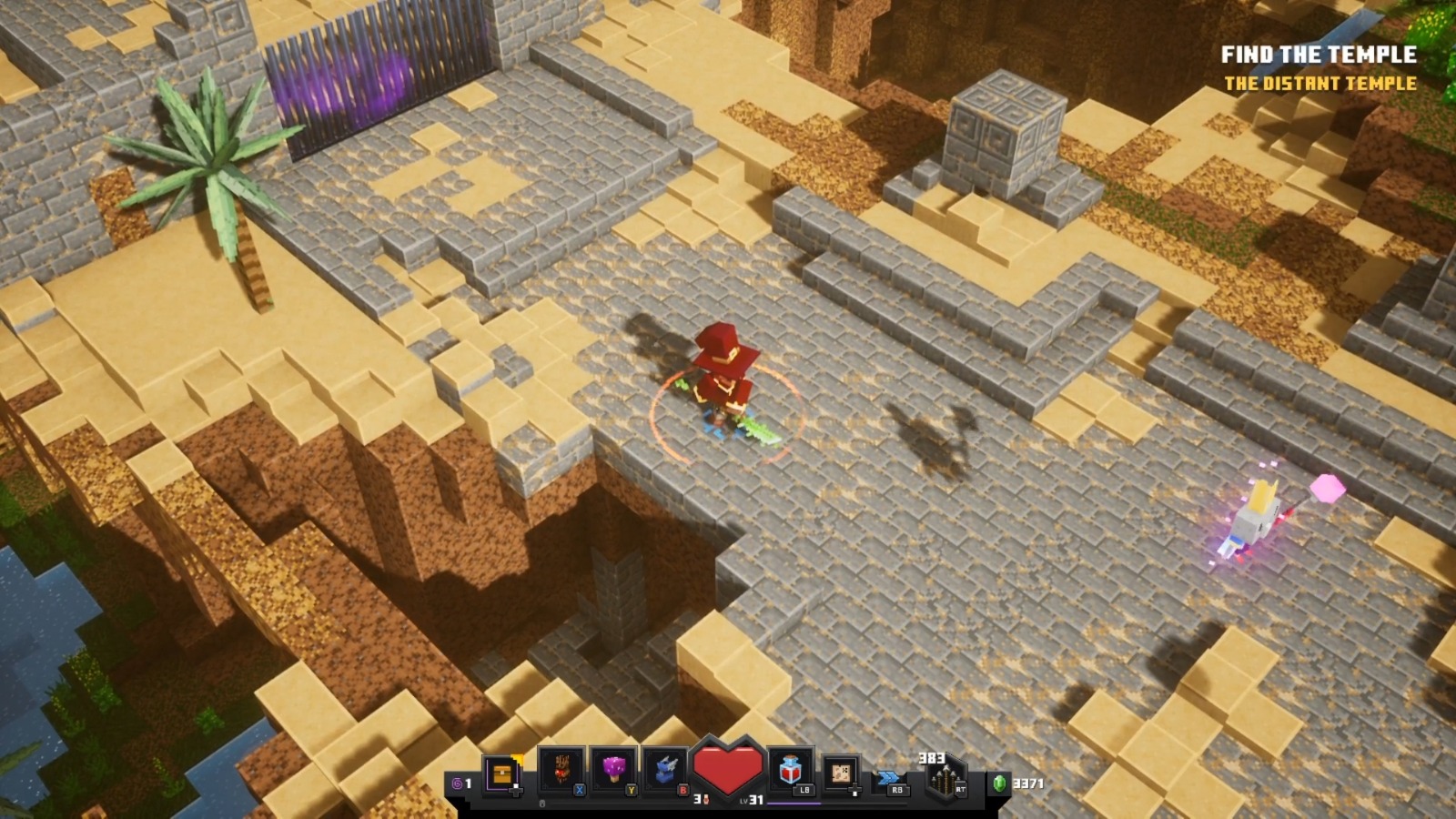Viewport: 1456px width, 819px height.
Task: Select the purple mushroom artifact on Y
Action: click(614, 768)
